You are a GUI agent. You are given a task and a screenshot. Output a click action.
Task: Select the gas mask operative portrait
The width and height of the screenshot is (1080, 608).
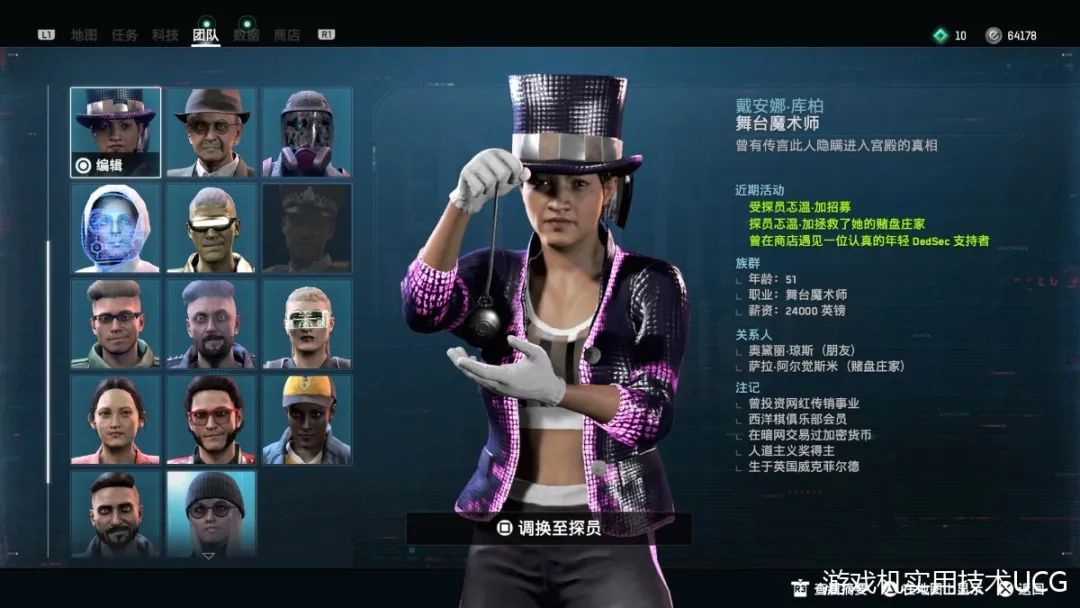pos(307,132)
